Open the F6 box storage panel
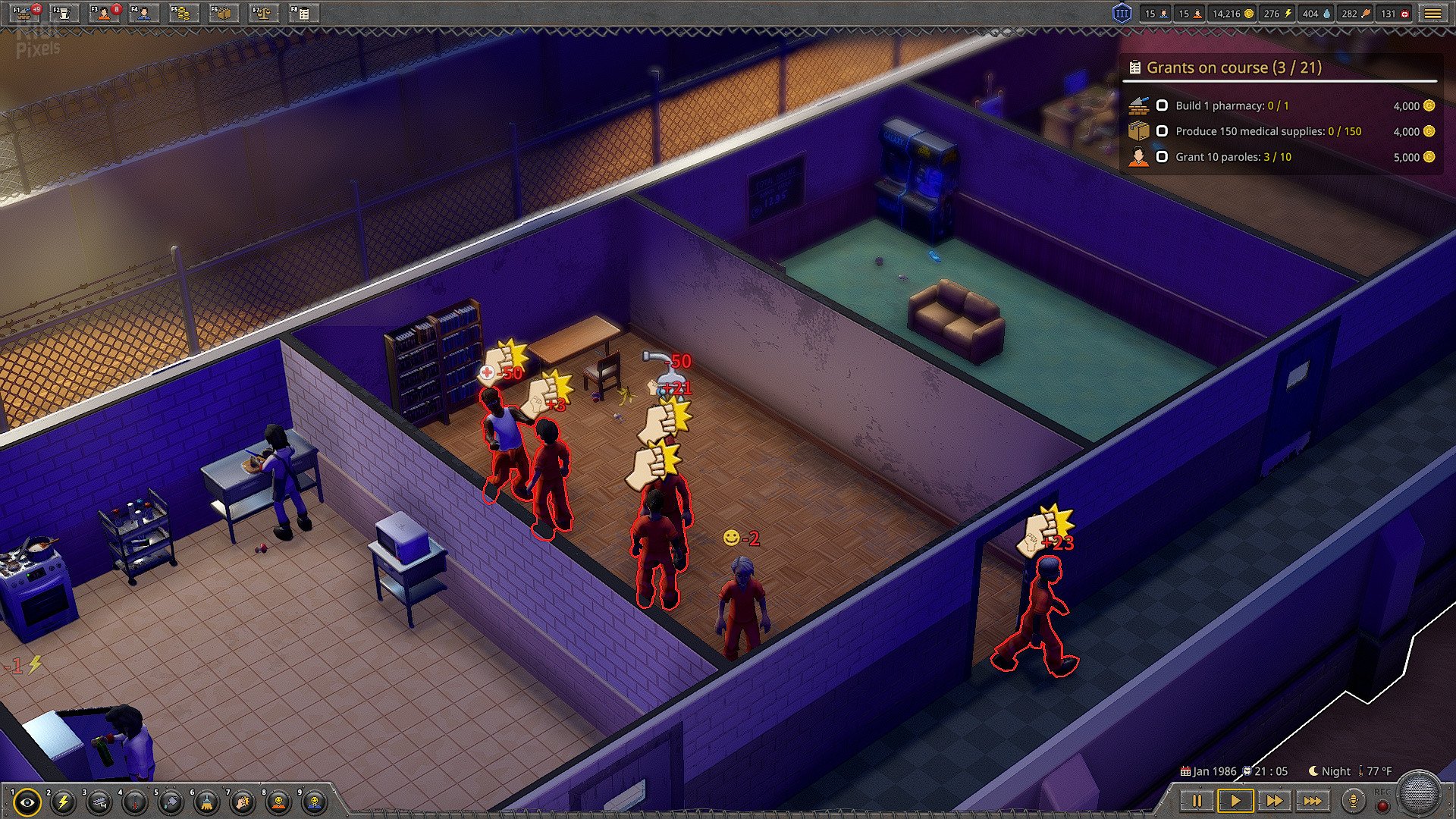This screenshot has height=819, width=1456. click(223, 13)
